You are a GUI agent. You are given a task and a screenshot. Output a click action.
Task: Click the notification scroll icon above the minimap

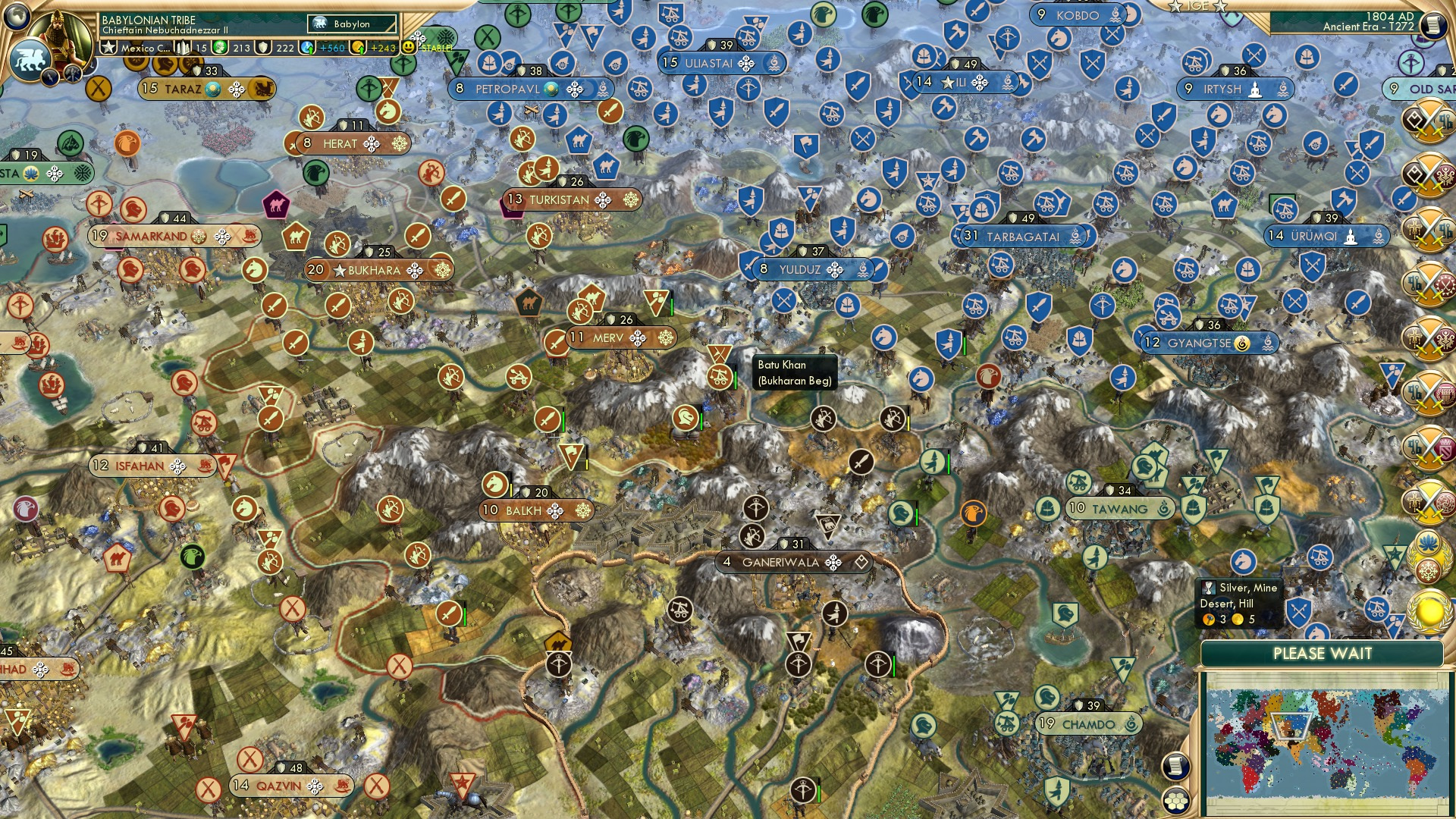pos(1176,766)
